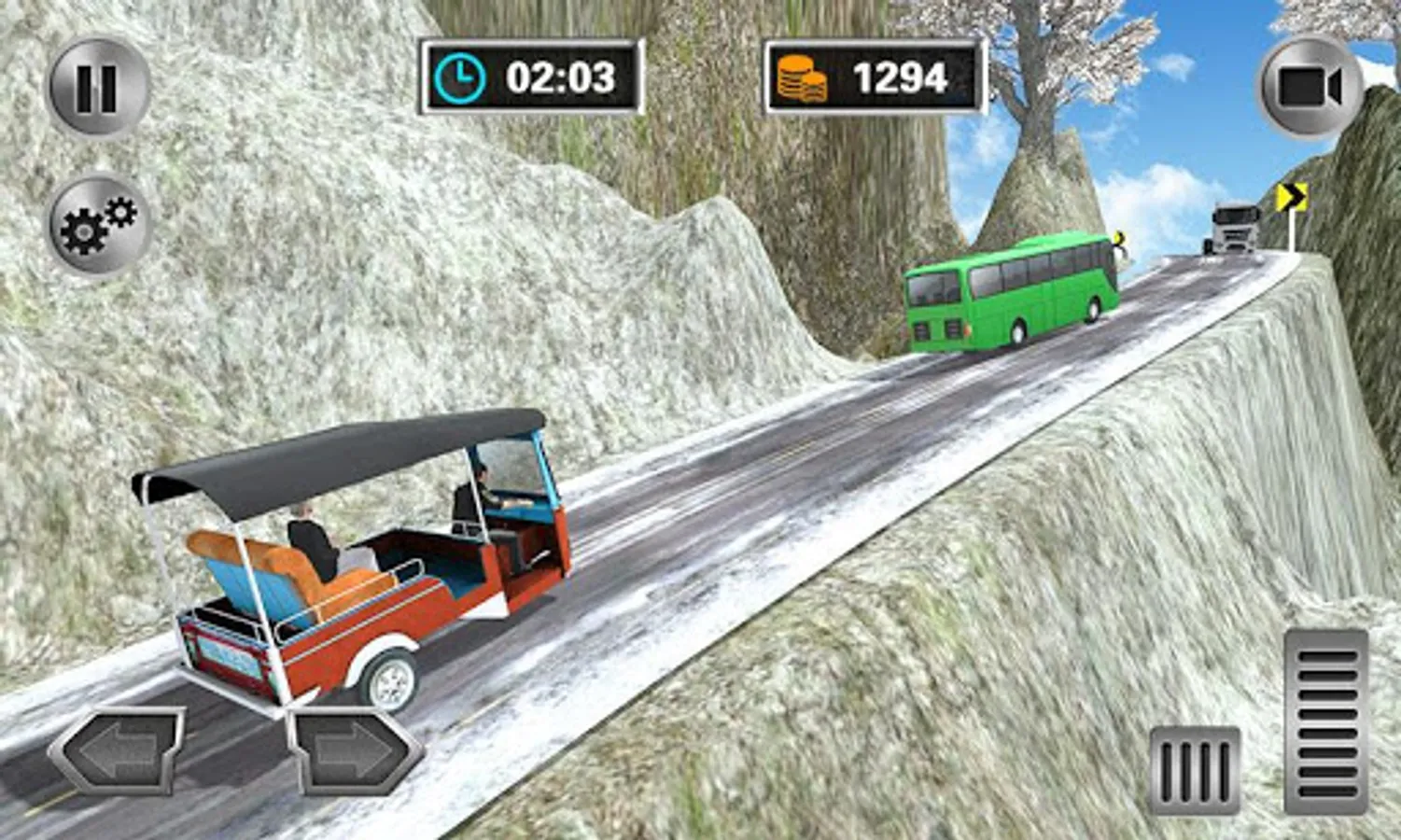Pause the game
The width and height of the screenshot is (1401, 840).
point(98,88)
